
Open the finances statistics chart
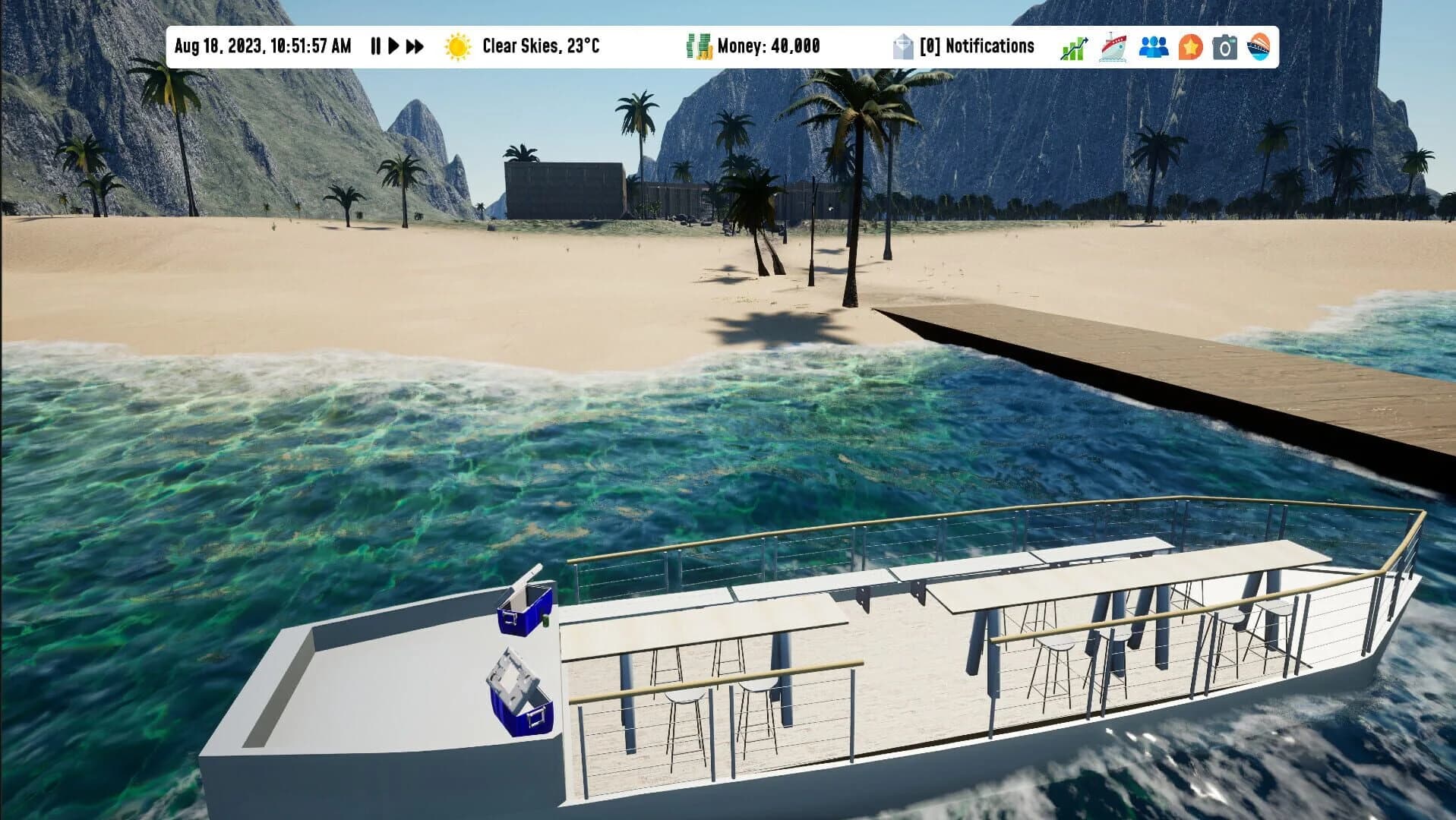click(x=1073, y=46)
